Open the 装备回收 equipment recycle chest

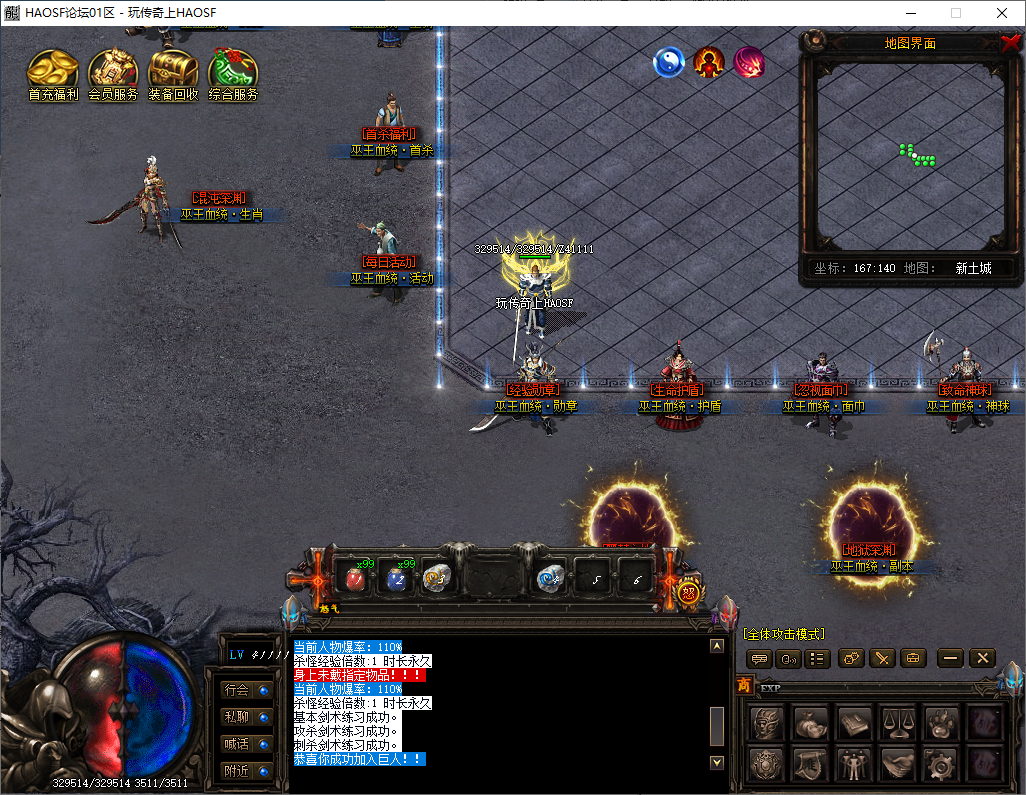173,73
